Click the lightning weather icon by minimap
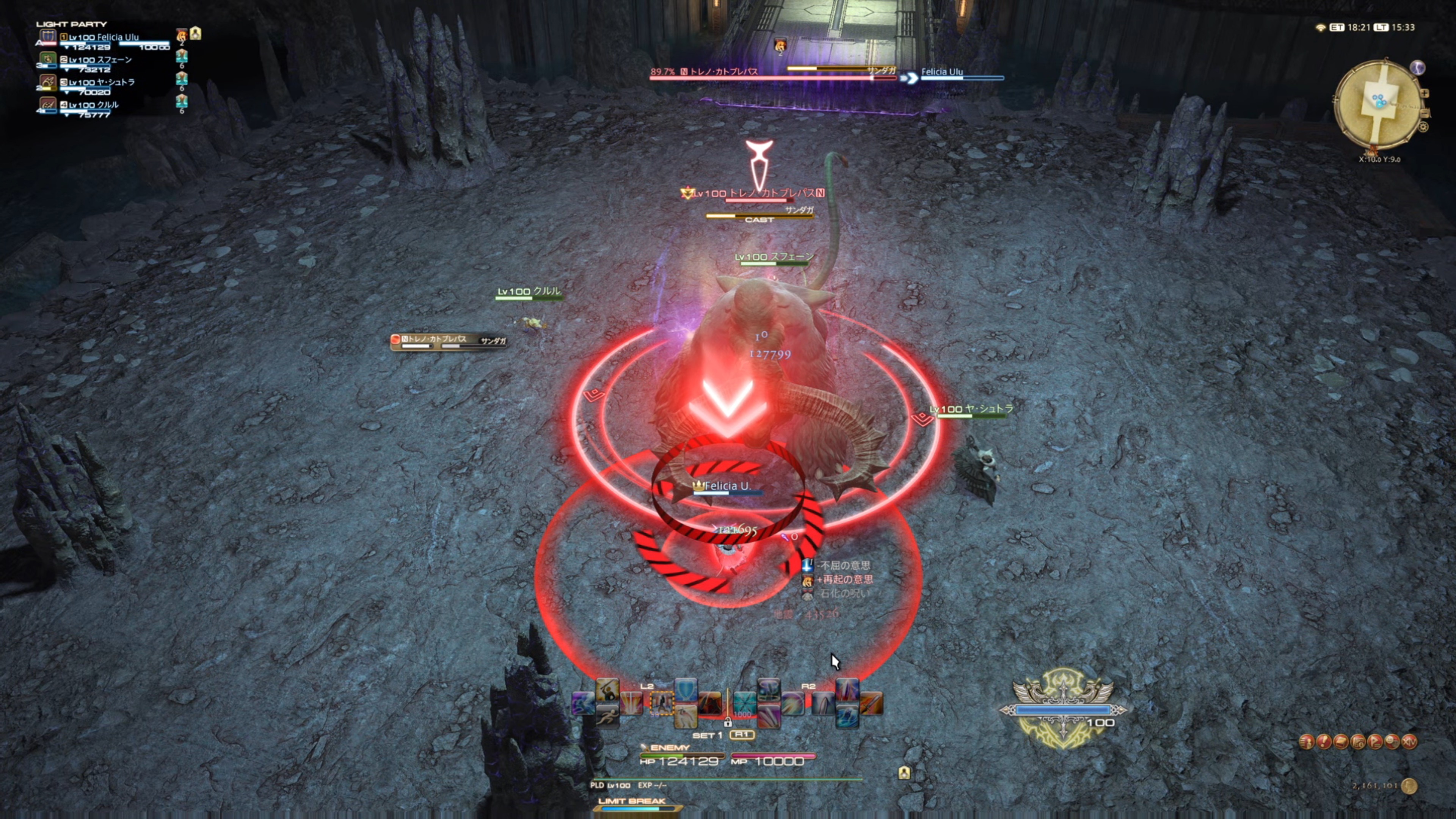 pyautogui.click(x=1417, y=68)
